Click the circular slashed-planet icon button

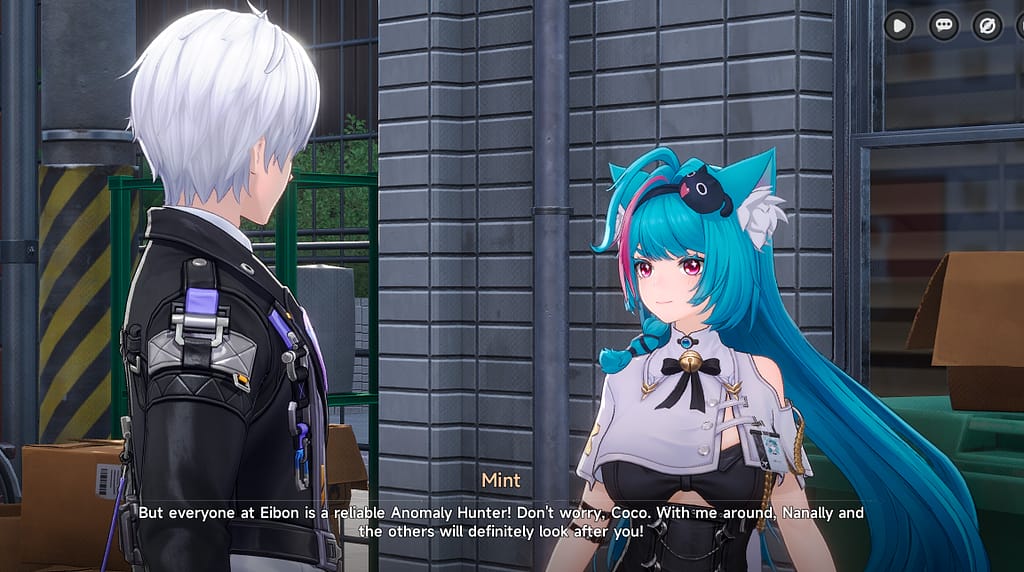(987, 25)
